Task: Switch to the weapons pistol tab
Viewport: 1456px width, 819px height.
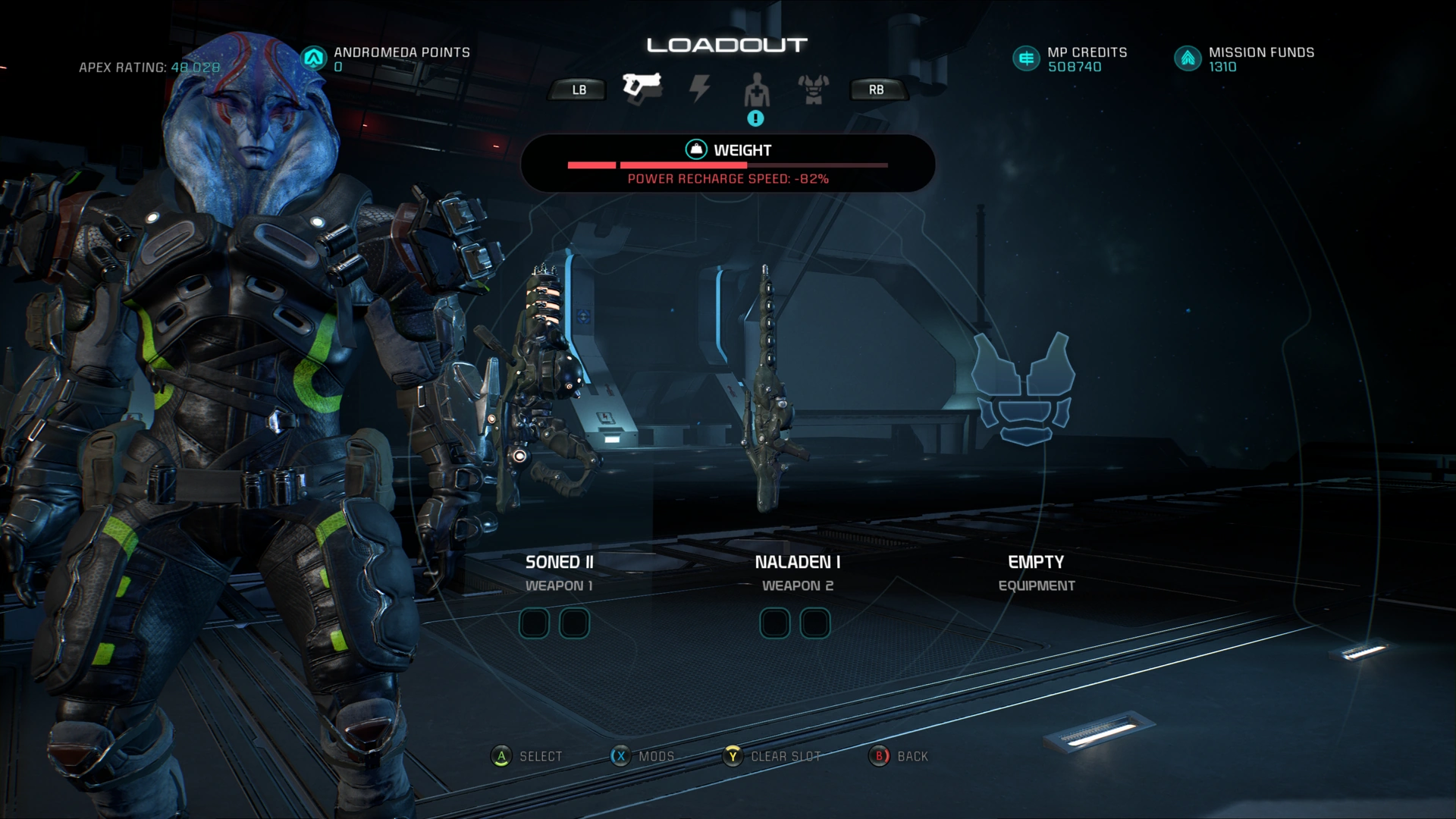Action: [642, 88]
